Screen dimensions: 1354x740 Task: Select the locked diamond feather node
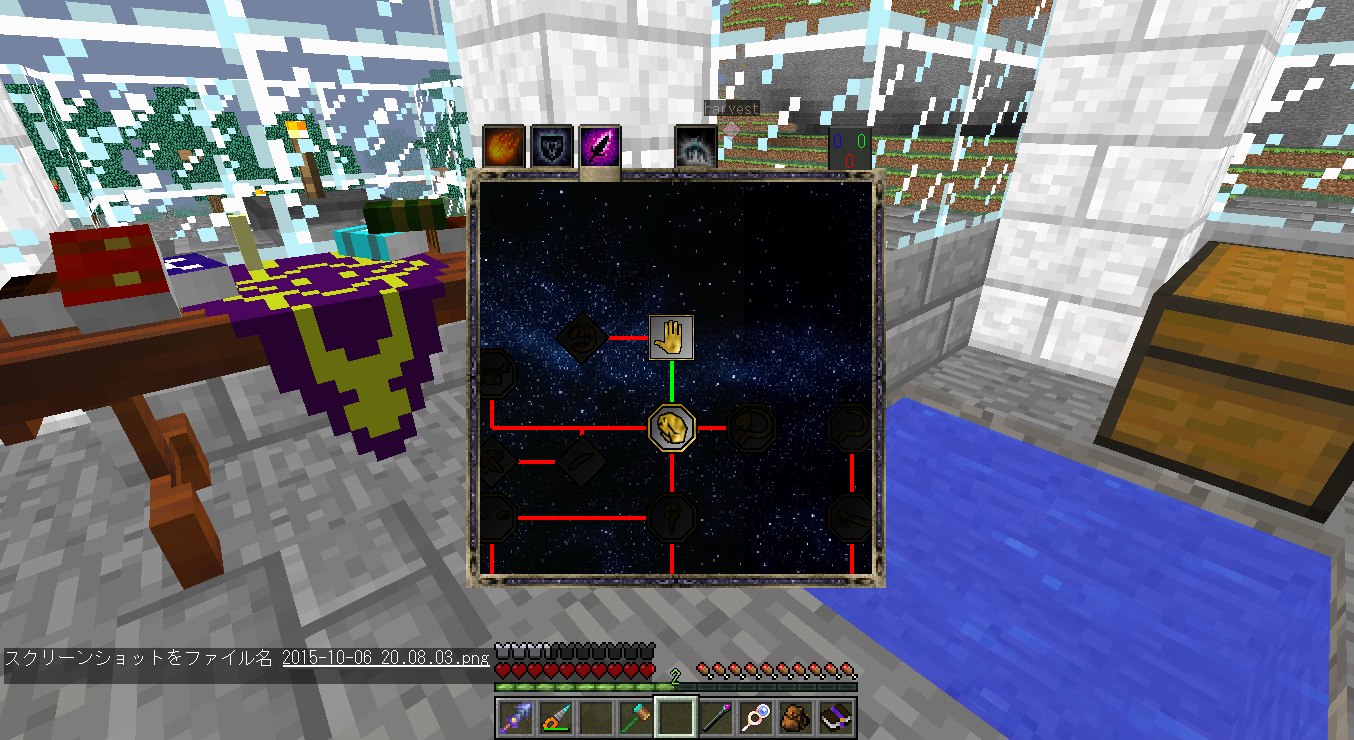581,460
